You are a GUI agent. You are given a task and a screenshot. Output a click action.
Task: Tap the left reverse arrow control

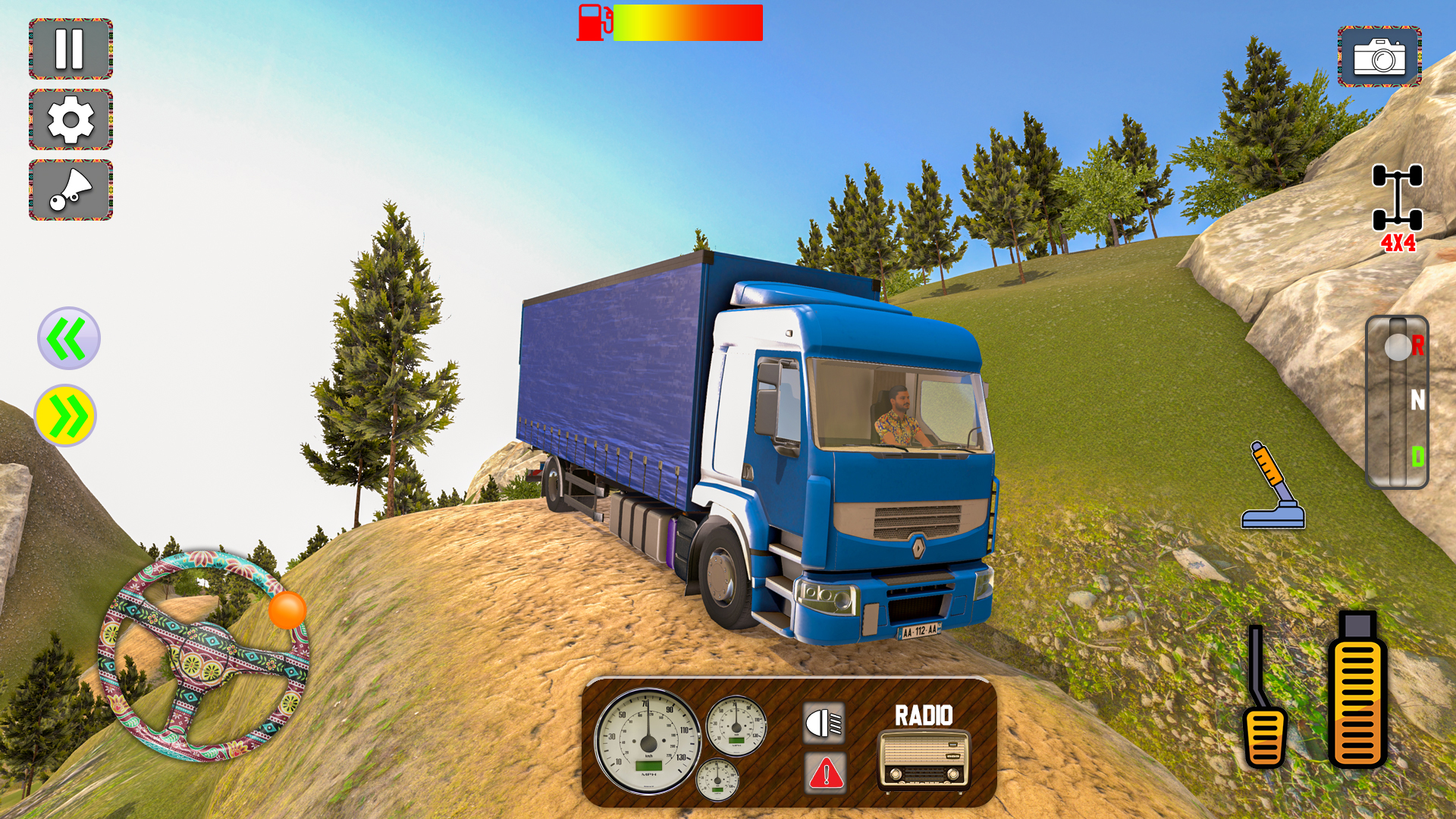point(68,339)
